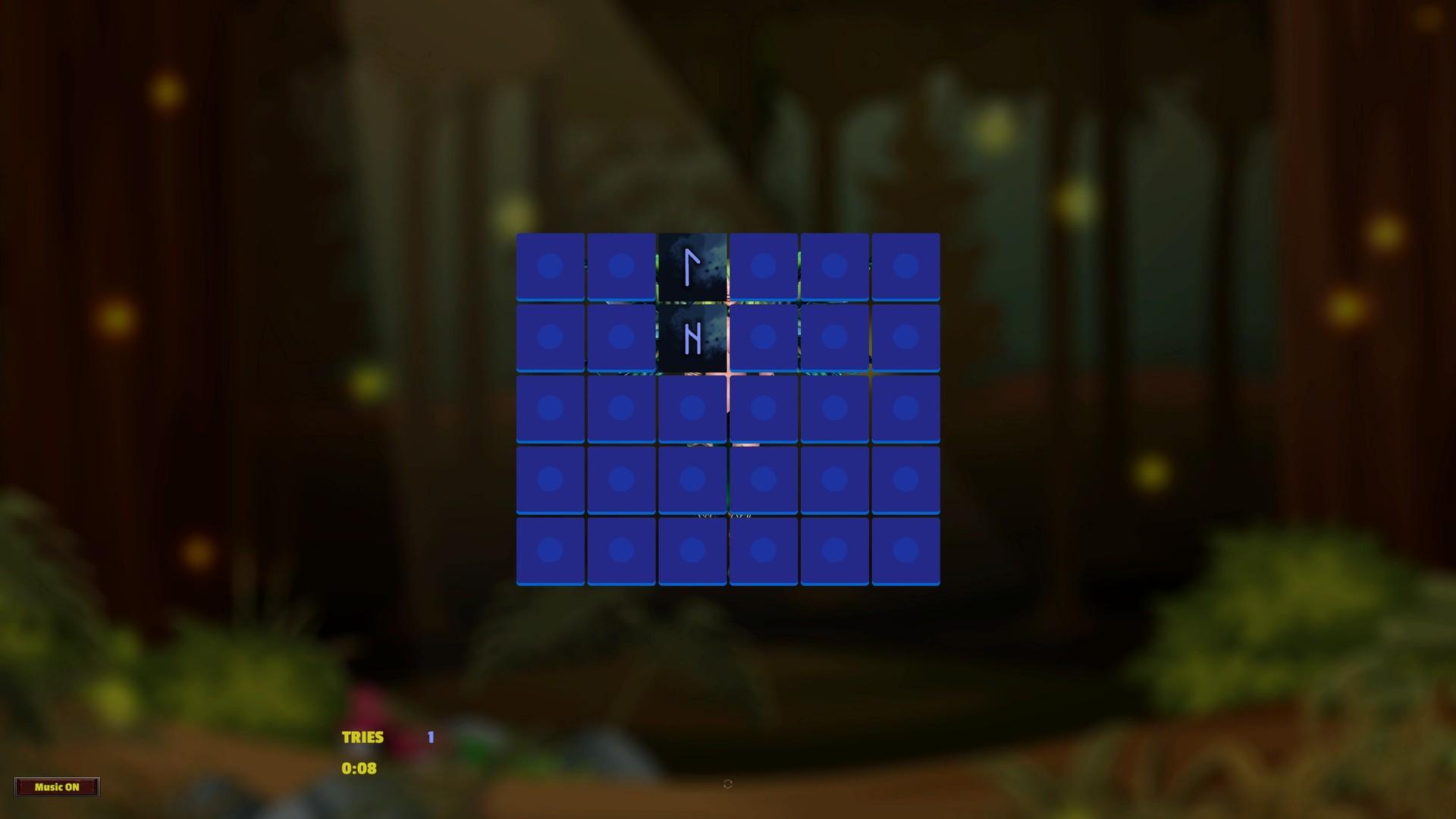Screen dimensions: 1456x819
Task: Toggle the Music ON button
Action: [57, 786]
